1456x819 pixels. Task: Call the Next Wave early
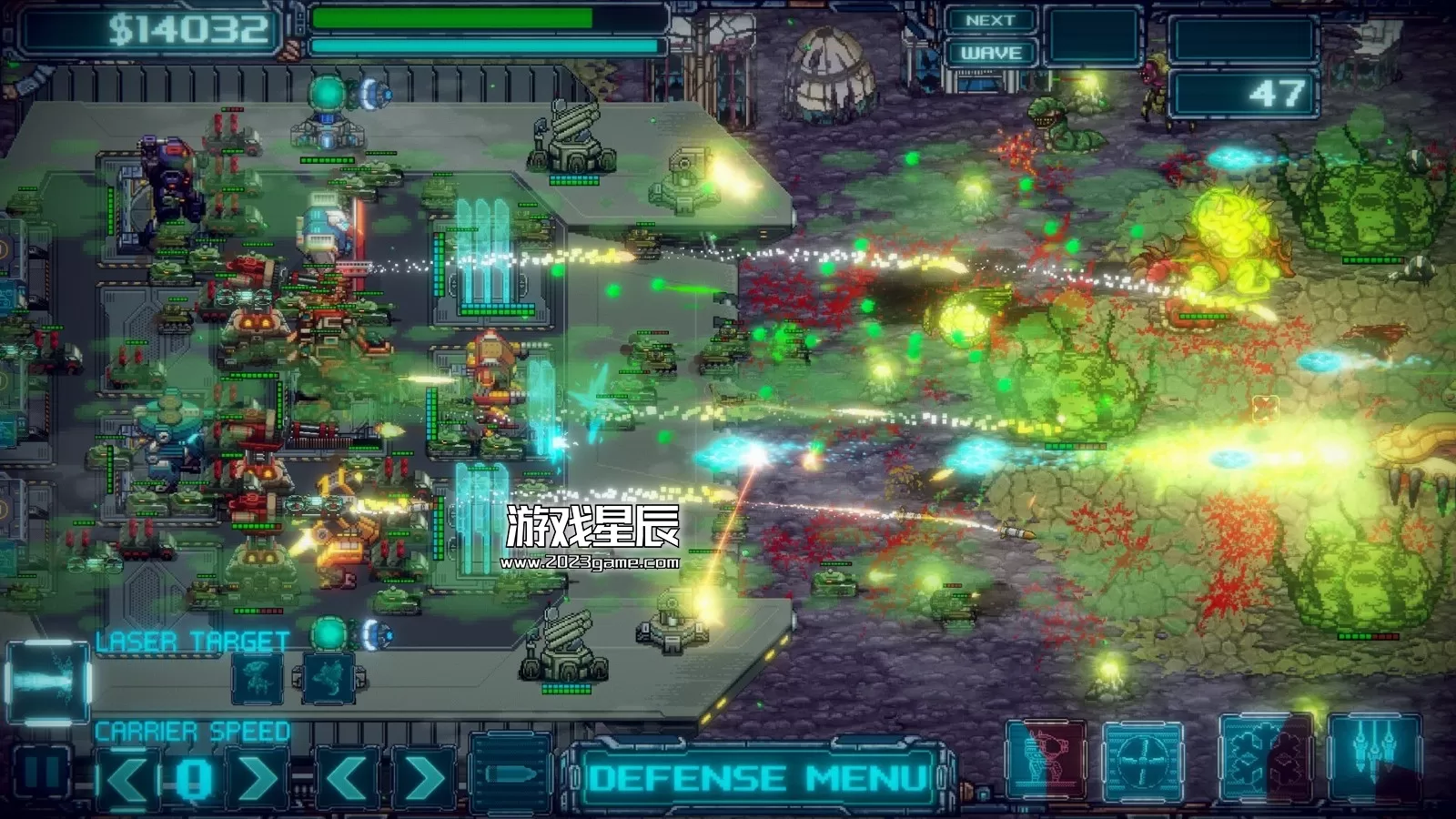click(x=990, y=37)
